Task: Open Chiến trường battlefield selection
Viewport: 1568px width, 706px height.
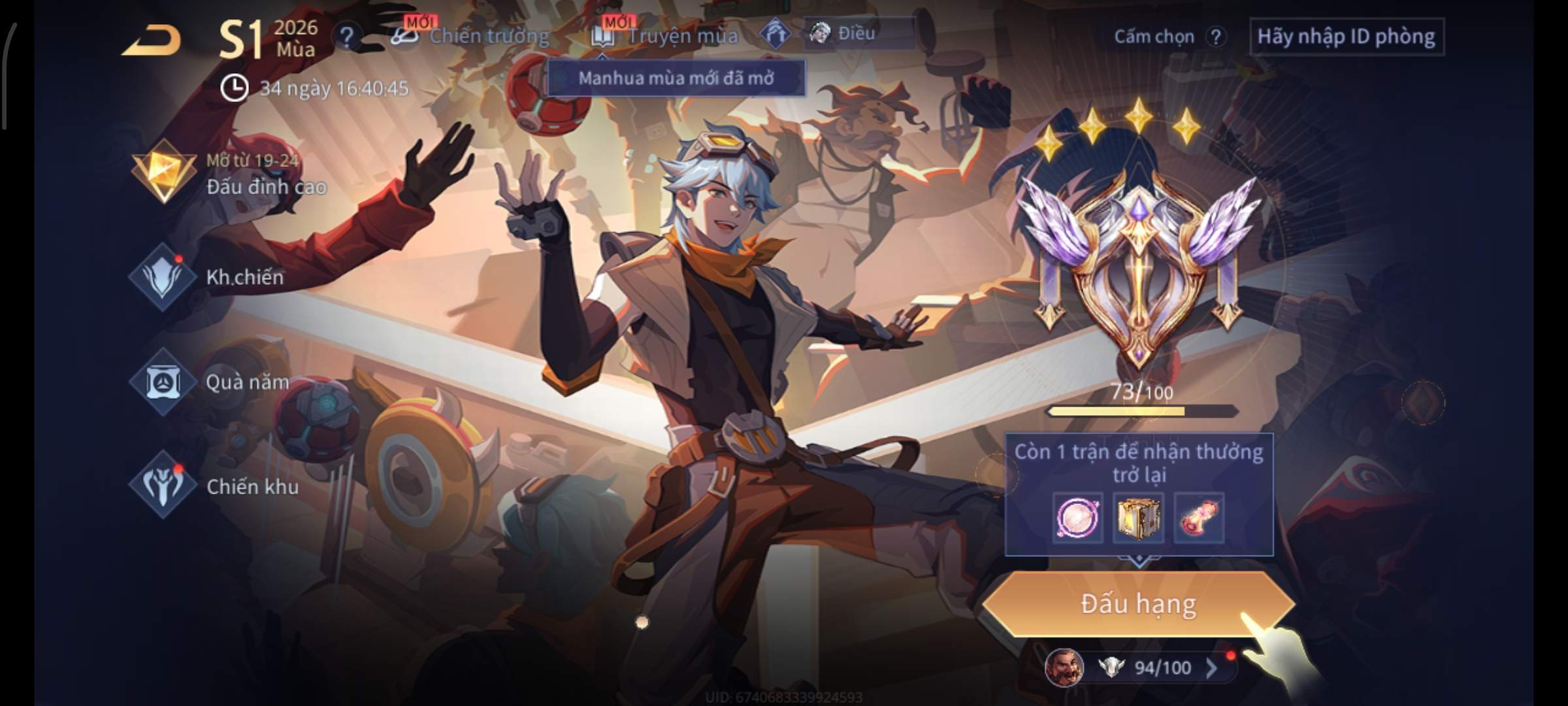Action: [x=470, y=36]
